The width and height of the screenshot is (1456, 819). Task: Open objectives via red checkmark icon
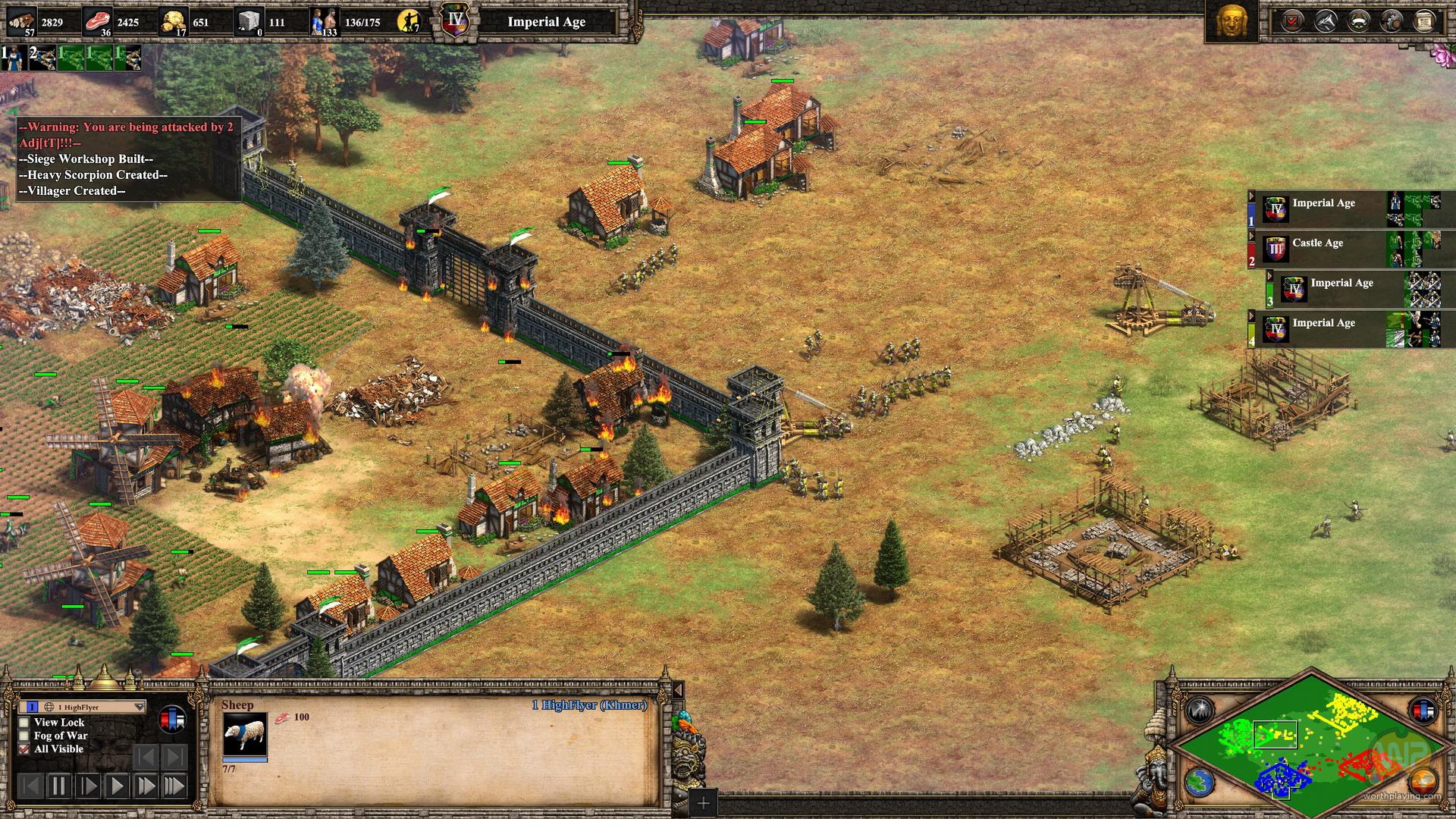coord(1291,21)
